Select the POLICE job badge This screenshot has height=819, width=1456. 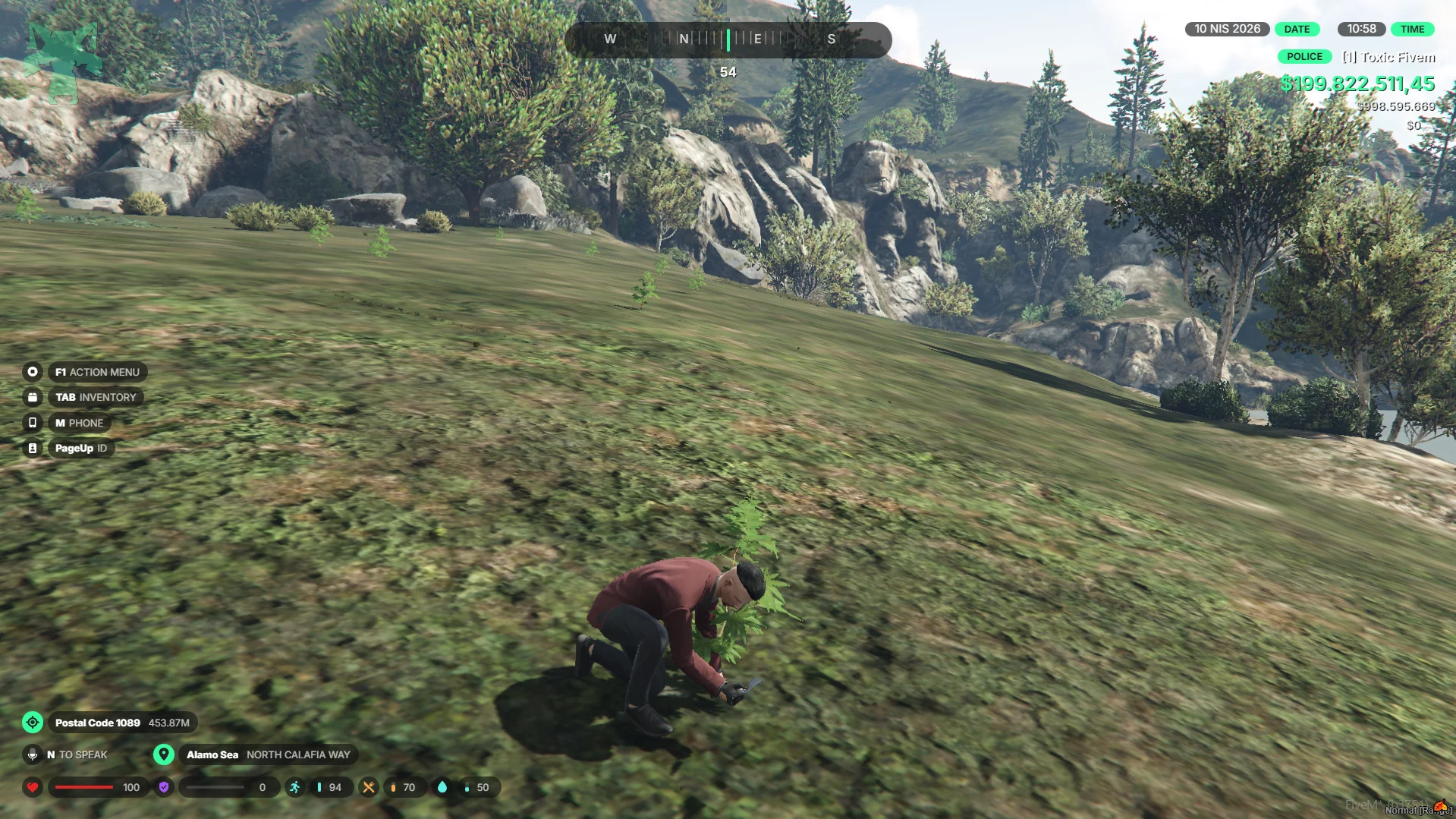1304,57
